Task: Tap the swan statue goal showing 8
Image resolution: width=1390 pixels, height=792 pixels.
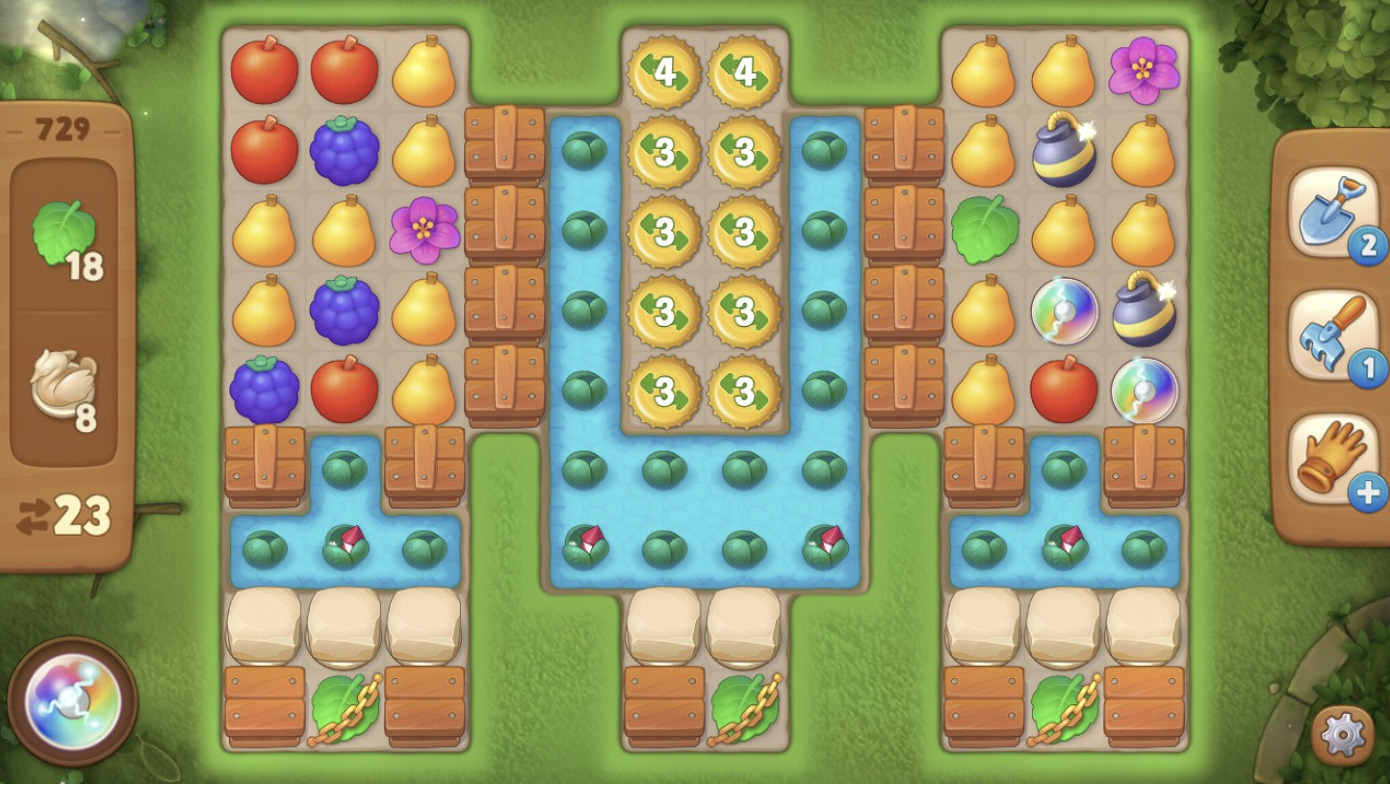Action: (x=65, y=386)
